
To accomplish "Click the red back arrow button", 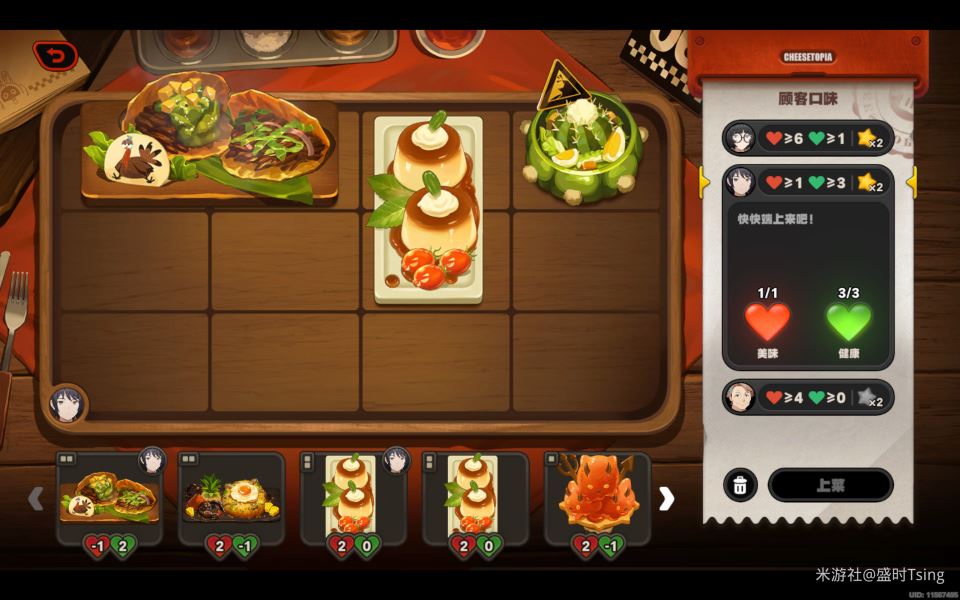I will point(55,55).
